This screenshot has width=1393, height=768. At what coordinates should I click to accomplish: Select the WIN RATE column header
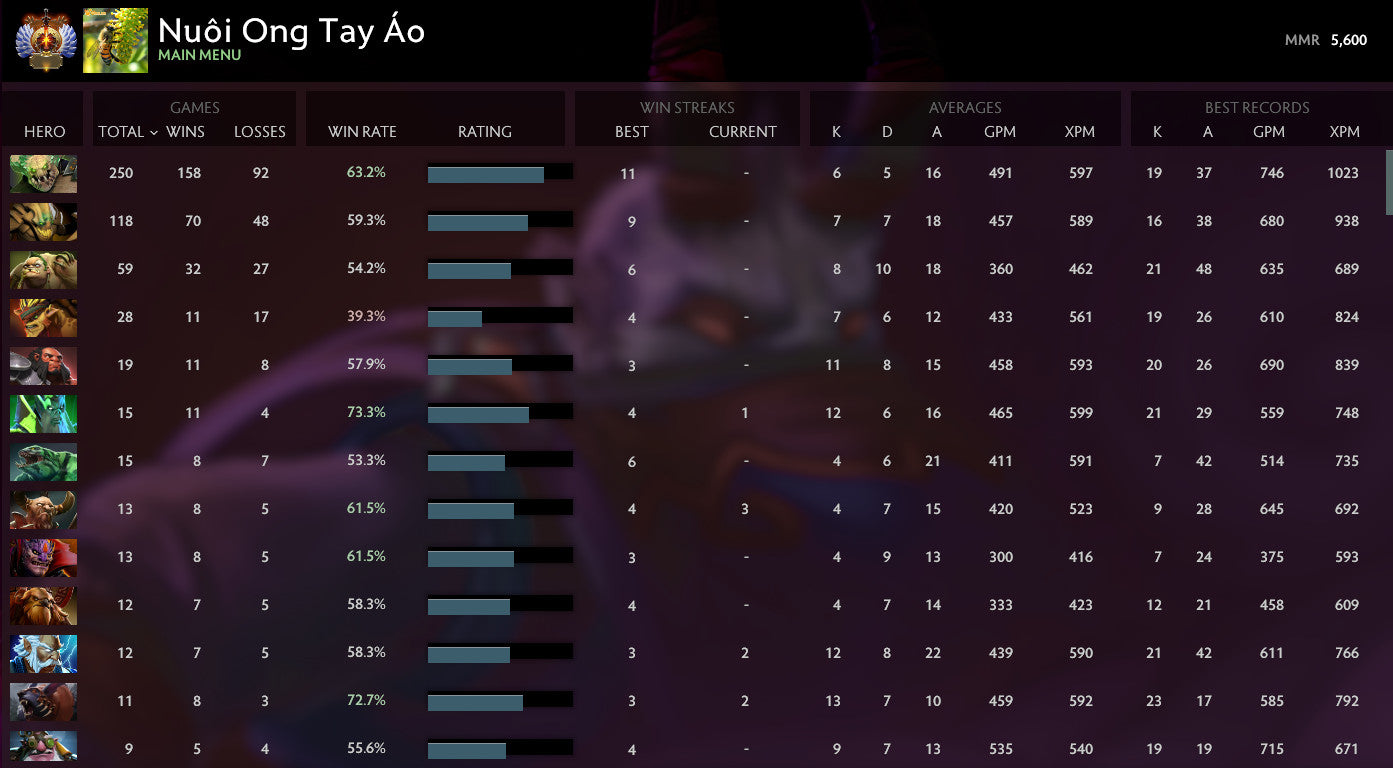click(362, 131)
